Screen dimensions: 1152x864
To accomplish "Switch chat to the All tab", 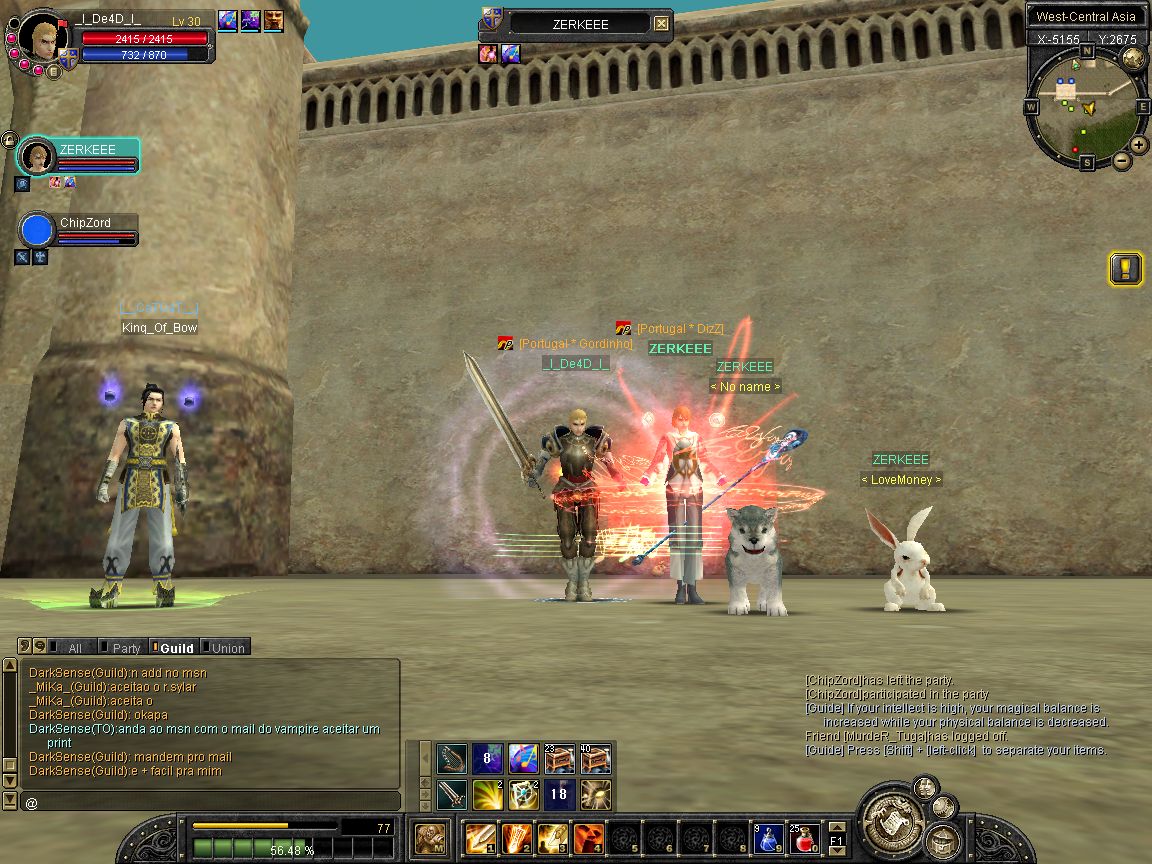I will point(72,648).
